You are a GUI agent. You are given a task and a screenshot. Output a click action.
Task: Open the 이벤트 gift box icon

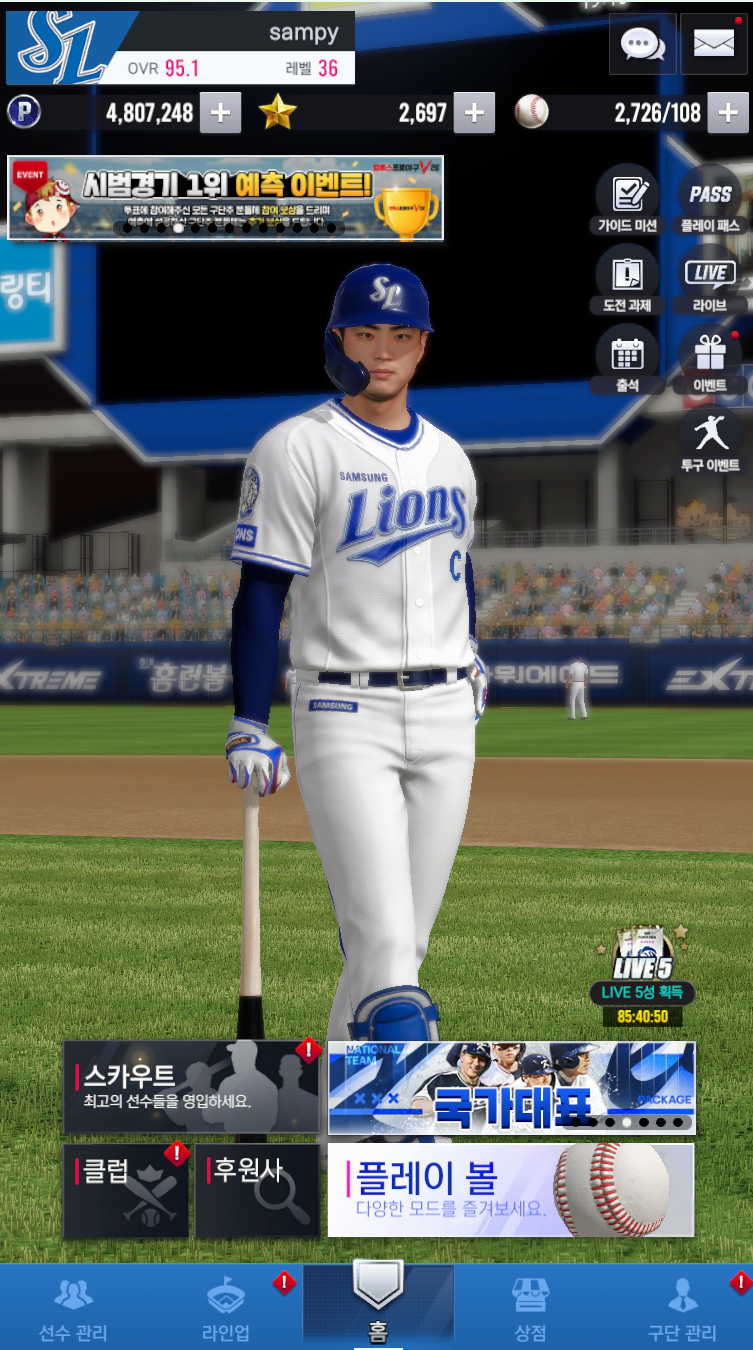coord(710,359)
